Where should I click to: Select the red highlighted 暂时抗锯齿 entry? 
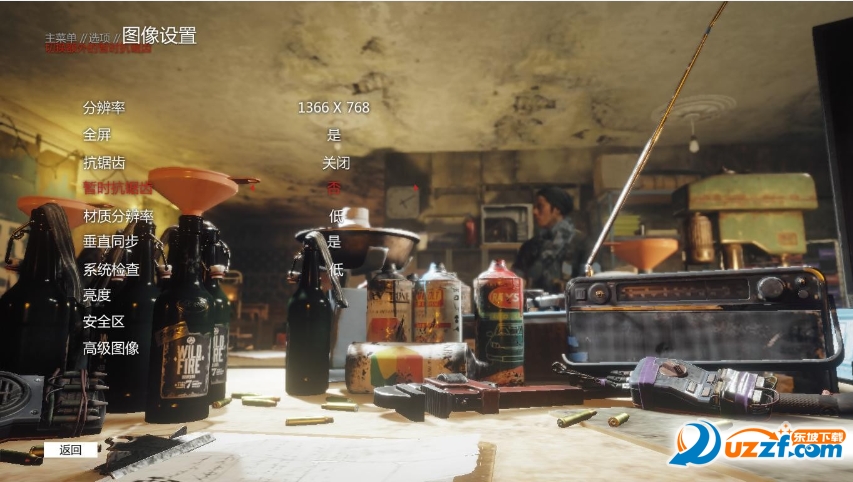[x=118, y=188]
